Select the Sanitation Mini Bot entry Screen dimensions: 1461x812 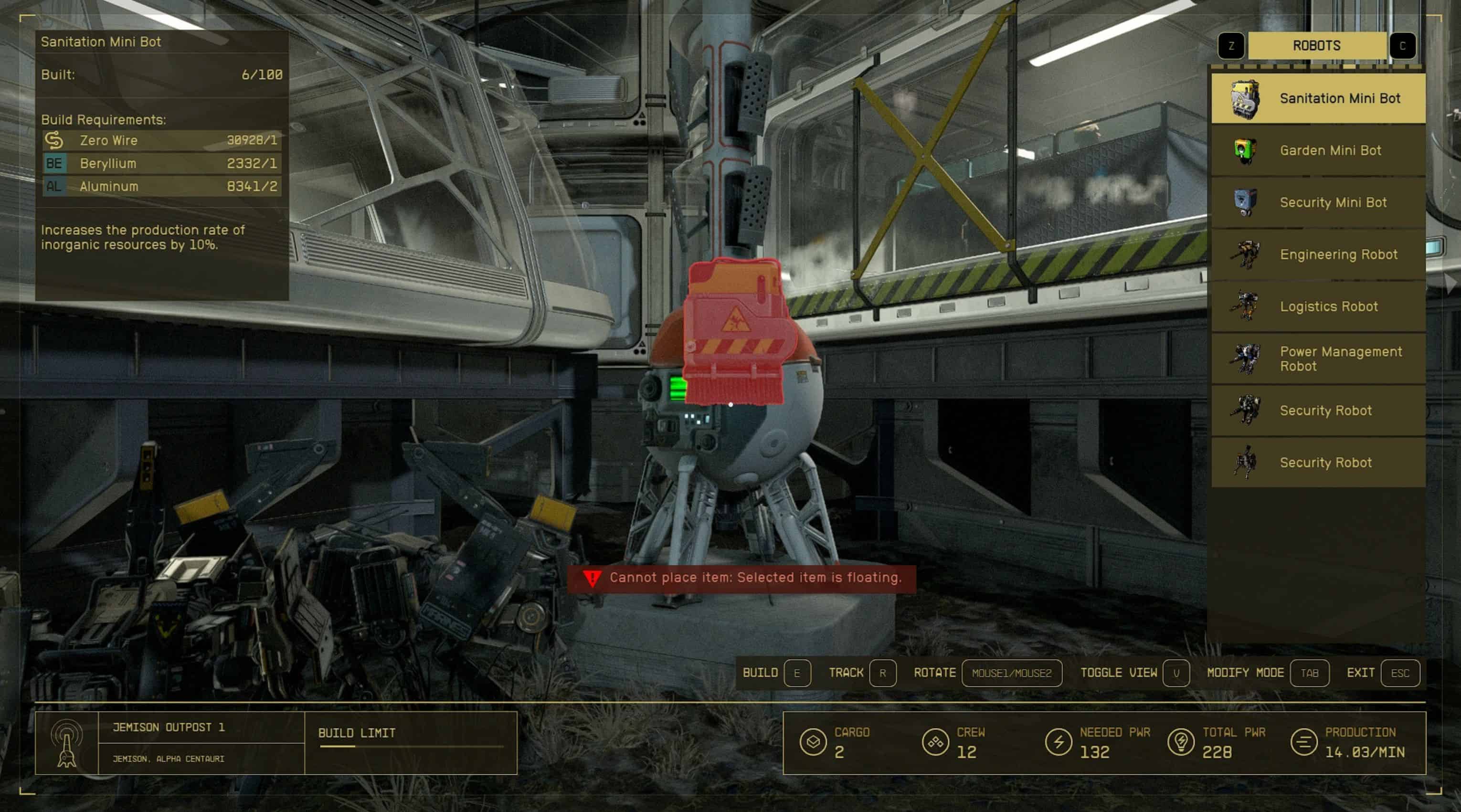[1318, 99]
